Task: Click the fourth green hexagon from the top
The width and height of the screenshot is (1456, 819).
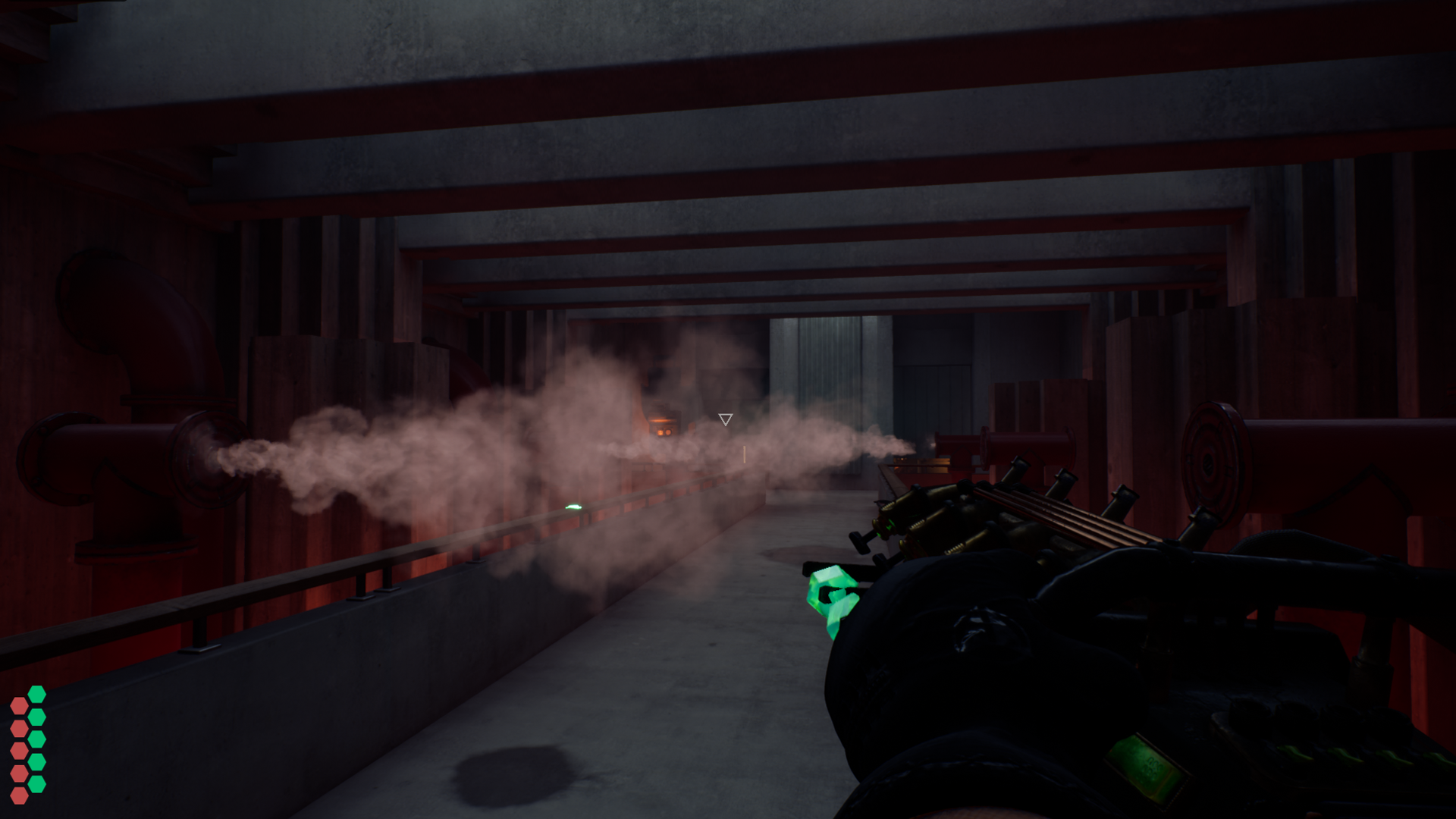Action: click(x=36, y=761)
